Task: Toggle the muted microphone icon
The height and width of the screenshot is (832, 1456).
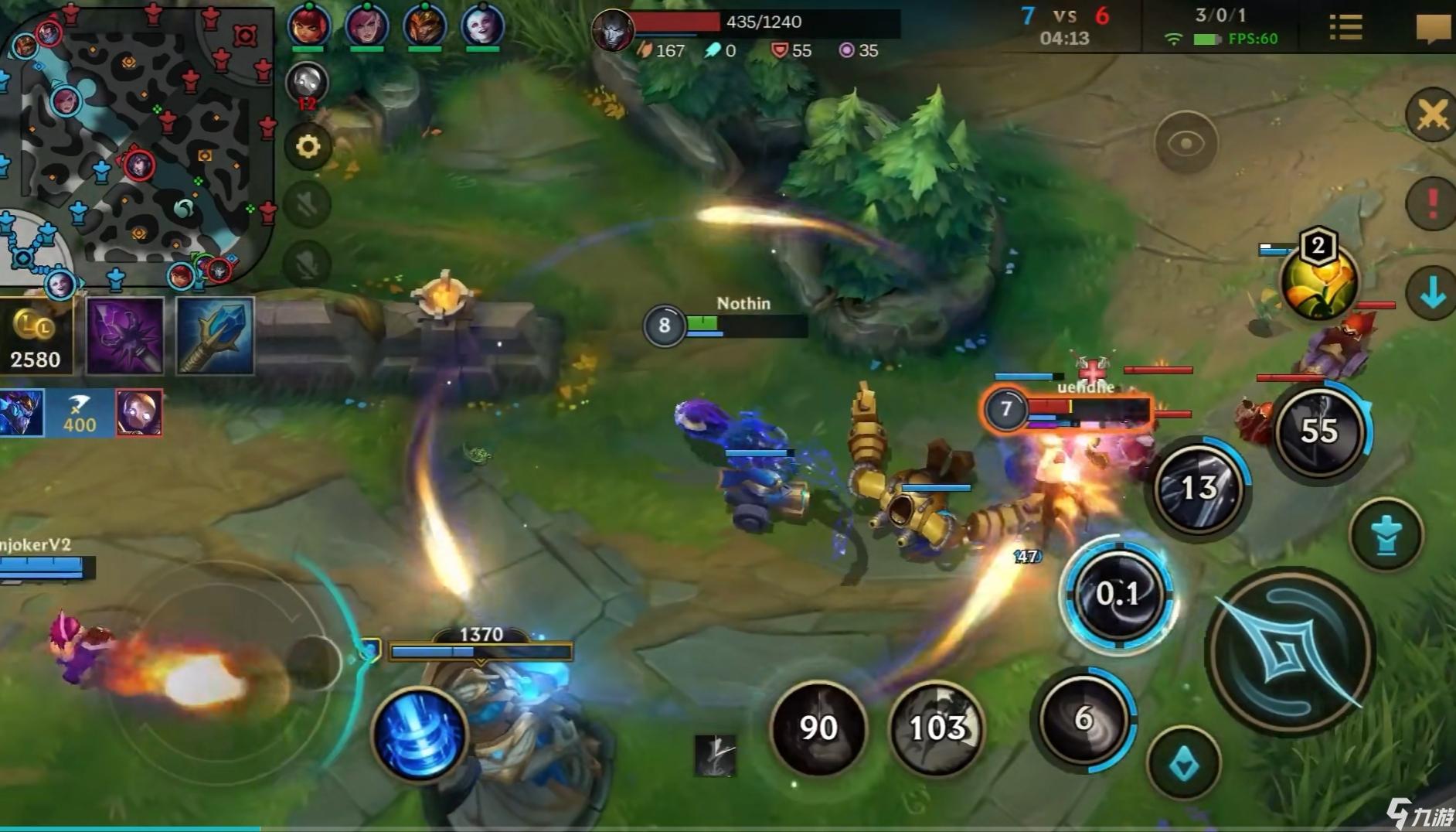Action: [307, 264]
